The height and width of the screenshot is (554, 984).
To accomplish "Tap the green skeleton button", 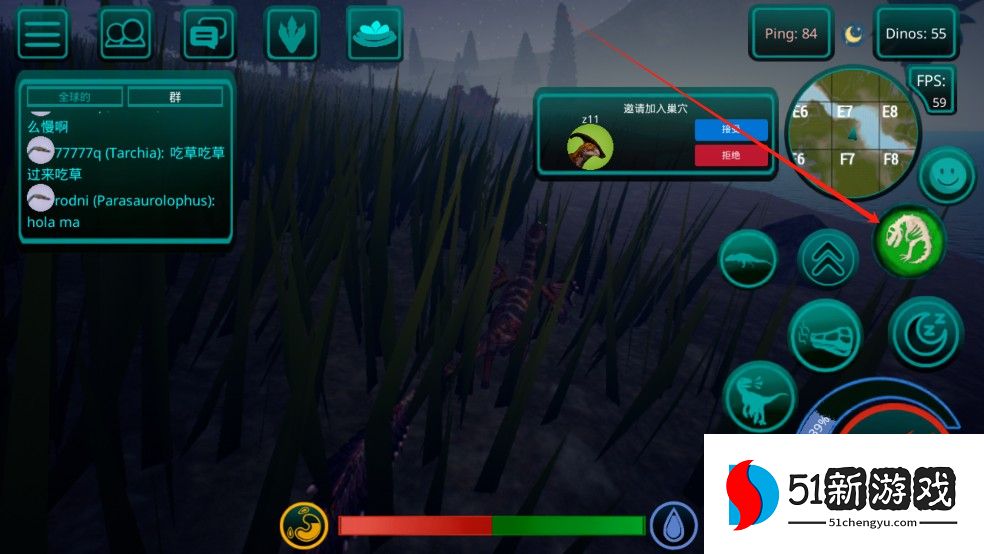I will pyautogui.click(x=909, y=241).
